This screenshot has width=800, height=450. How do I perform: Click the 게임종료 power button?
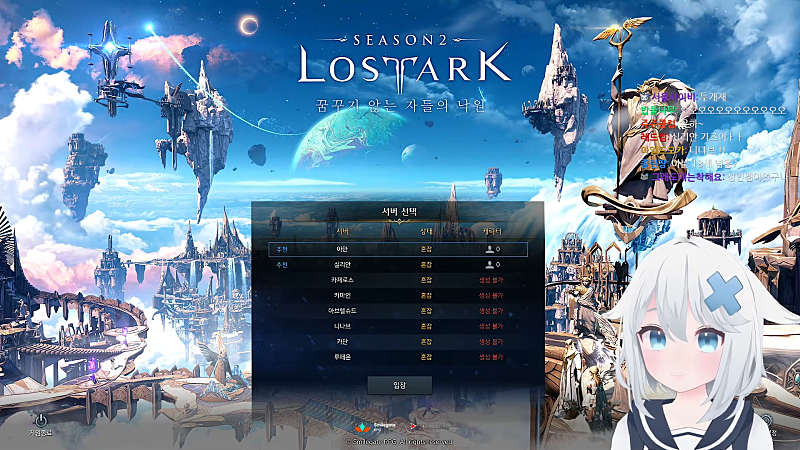[40, 420]
